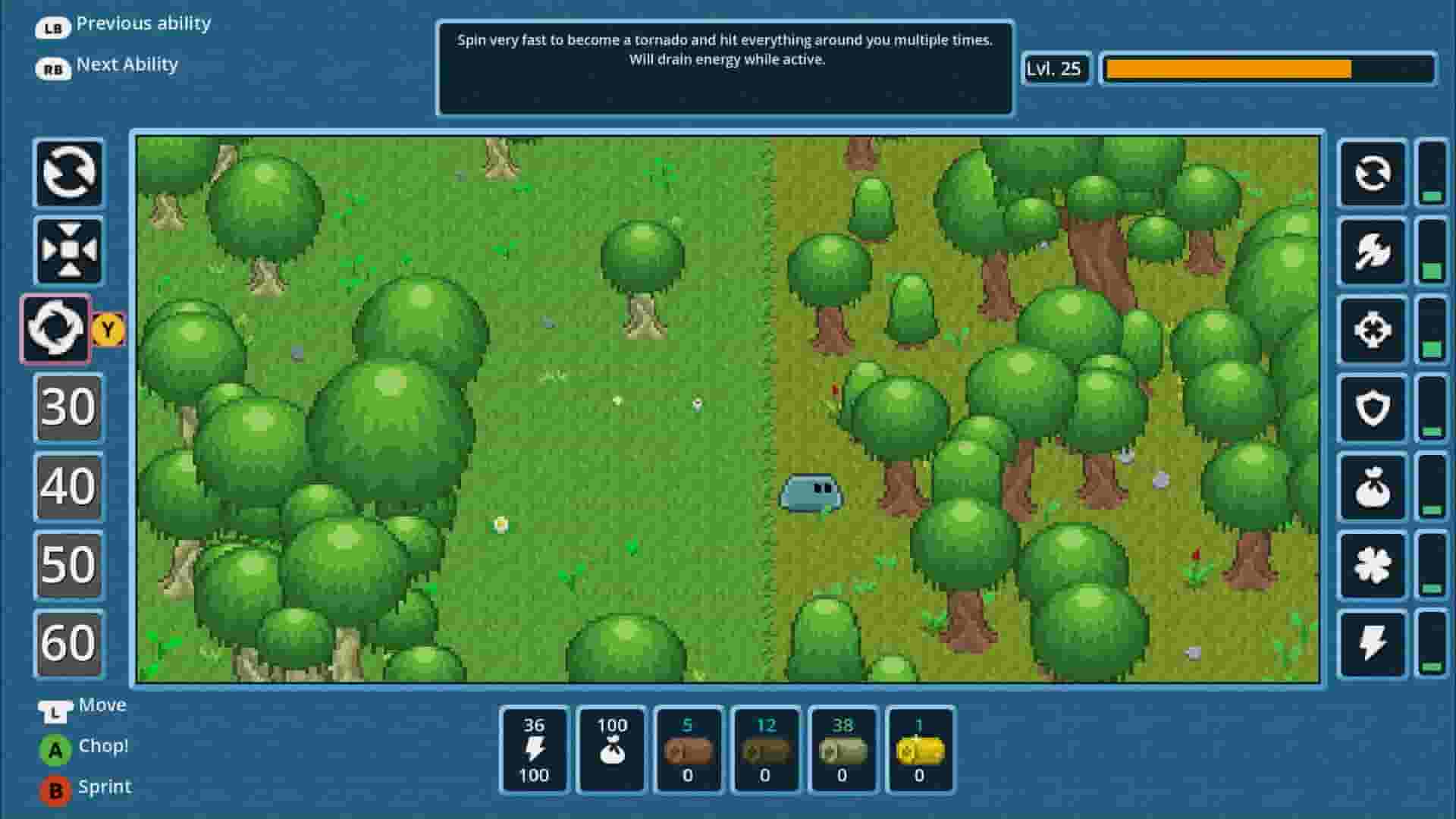Select the pull arrows ability icon
This screenshot has height=819, width=1456.
(x=68, y=251)
